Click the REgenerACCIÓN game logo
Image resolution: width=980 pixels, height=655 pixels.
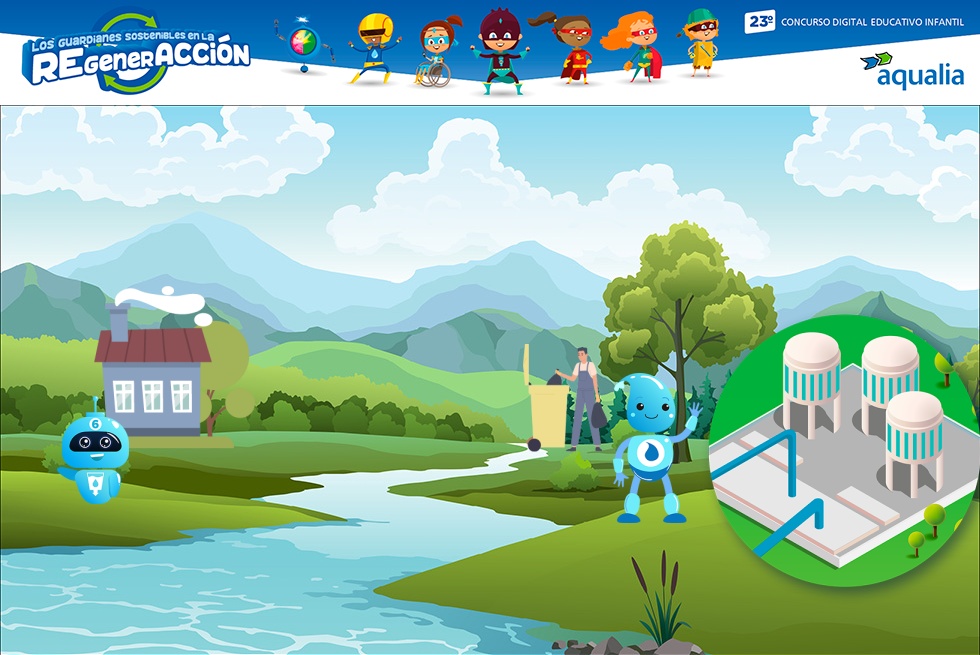click(137, 55)
